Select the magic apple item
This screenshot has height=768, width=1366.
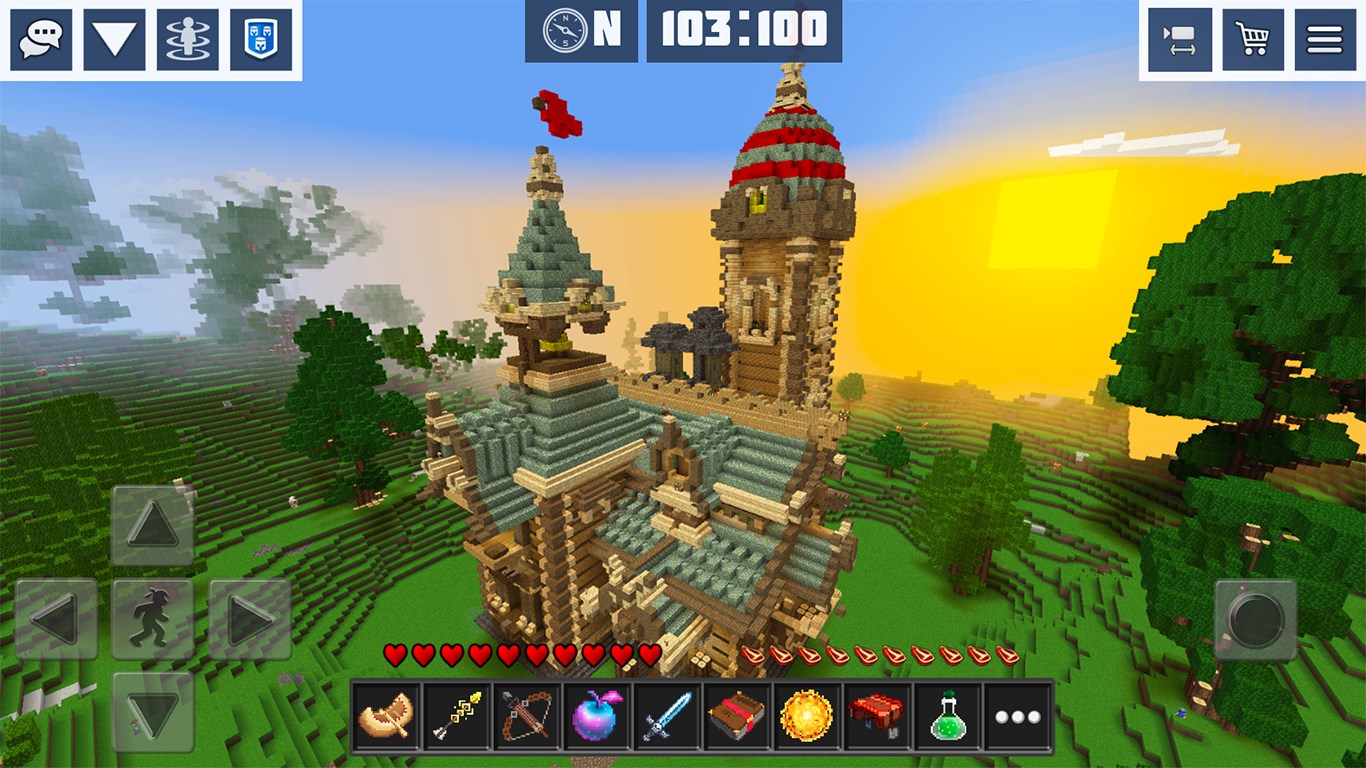click(591, 718)
